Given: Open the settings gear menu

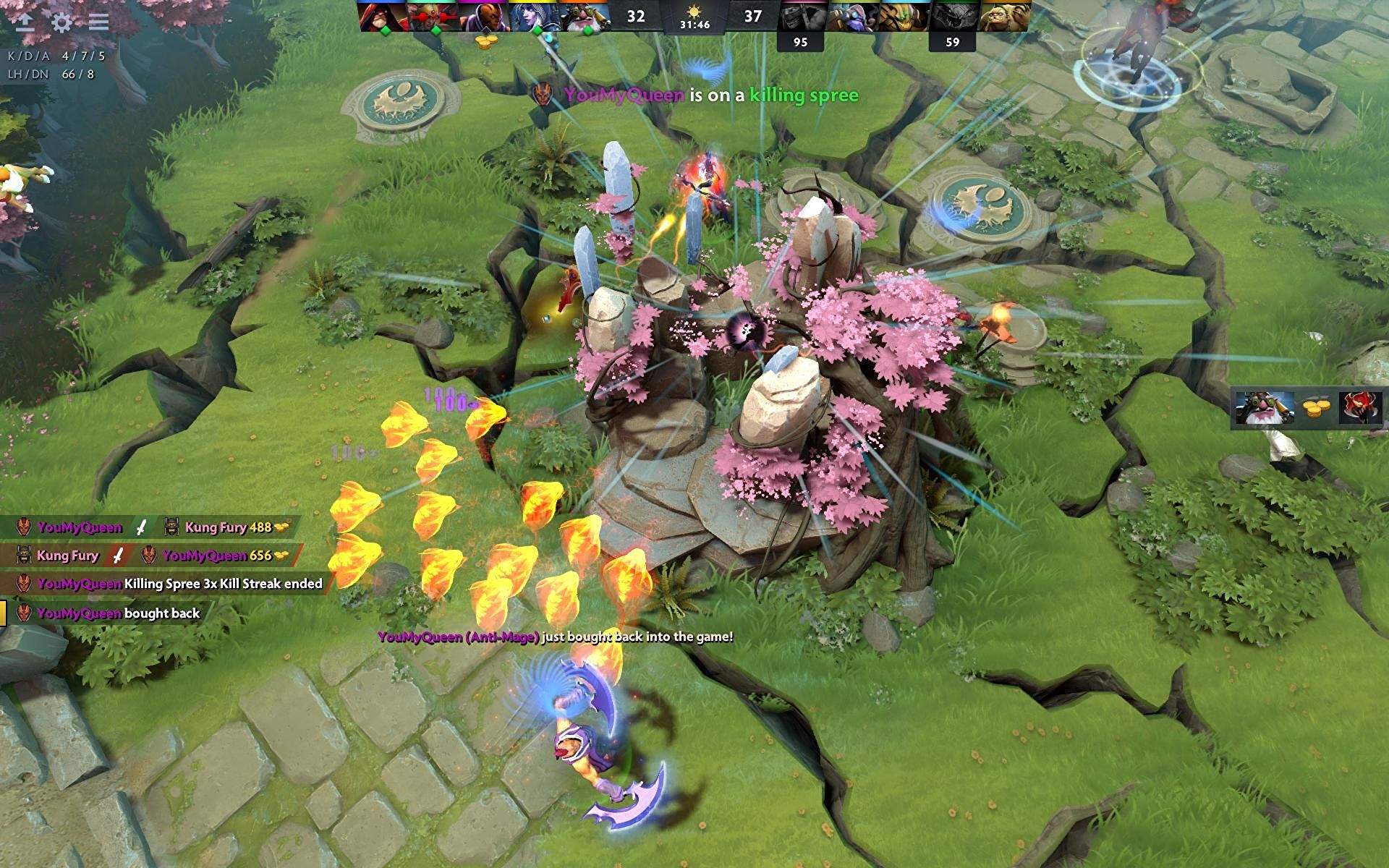Looking at the screenshot, I should click(x=61, y=22).
